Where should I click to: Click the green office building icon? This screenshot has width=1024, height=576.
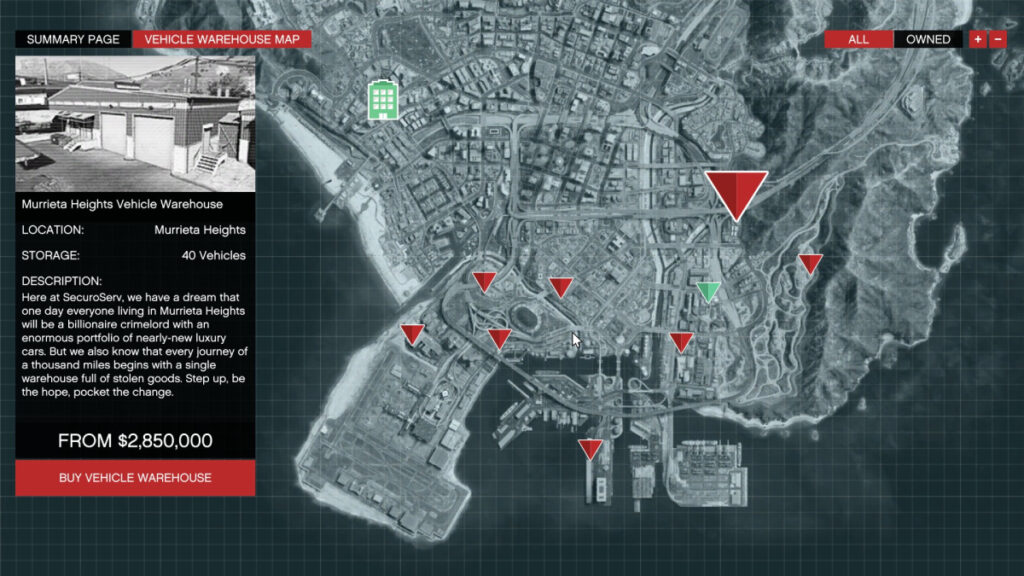tap(382, 100)
